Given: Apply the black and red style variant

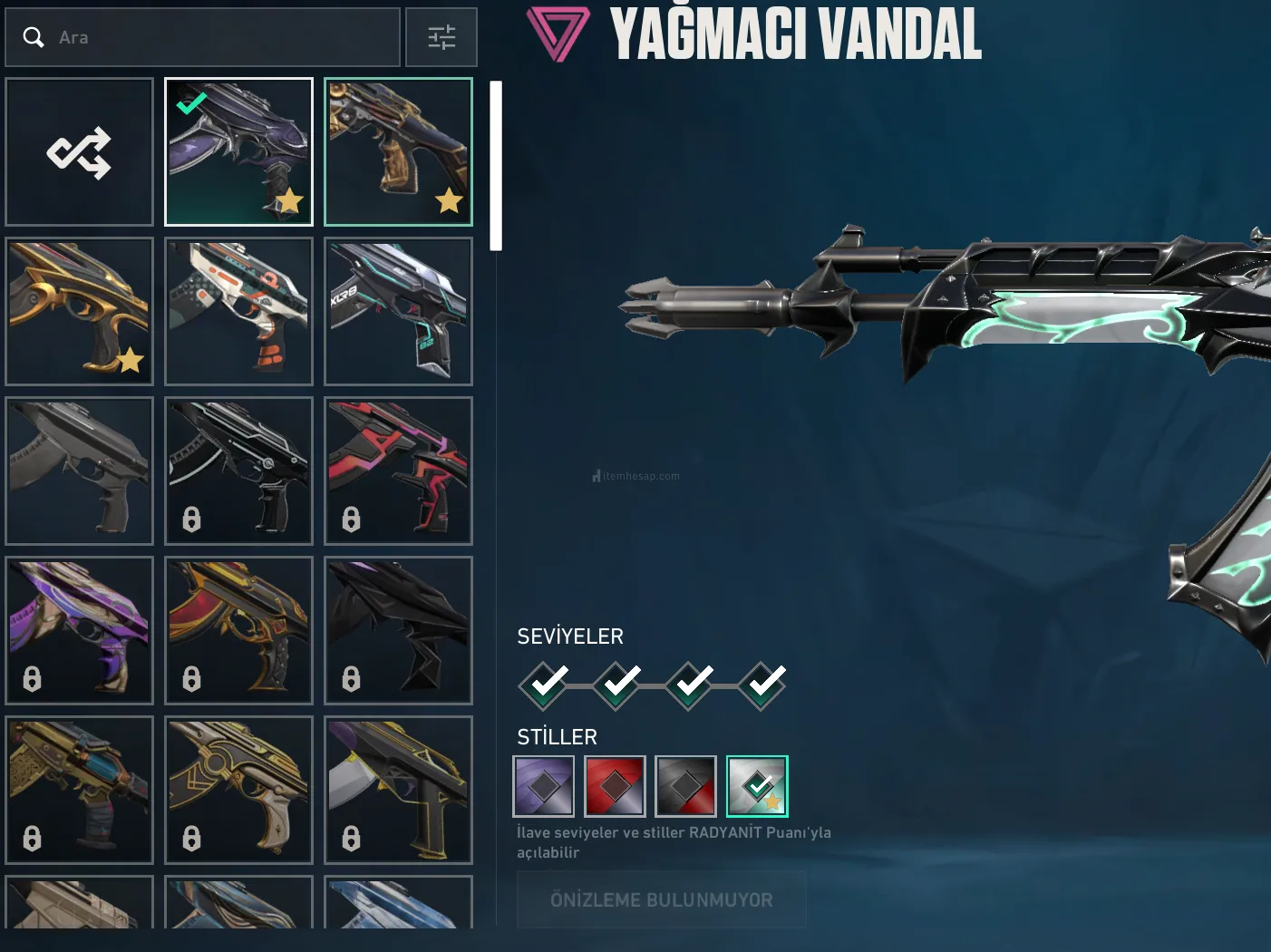Looking at the screenshot, I should tap(686, 786).
